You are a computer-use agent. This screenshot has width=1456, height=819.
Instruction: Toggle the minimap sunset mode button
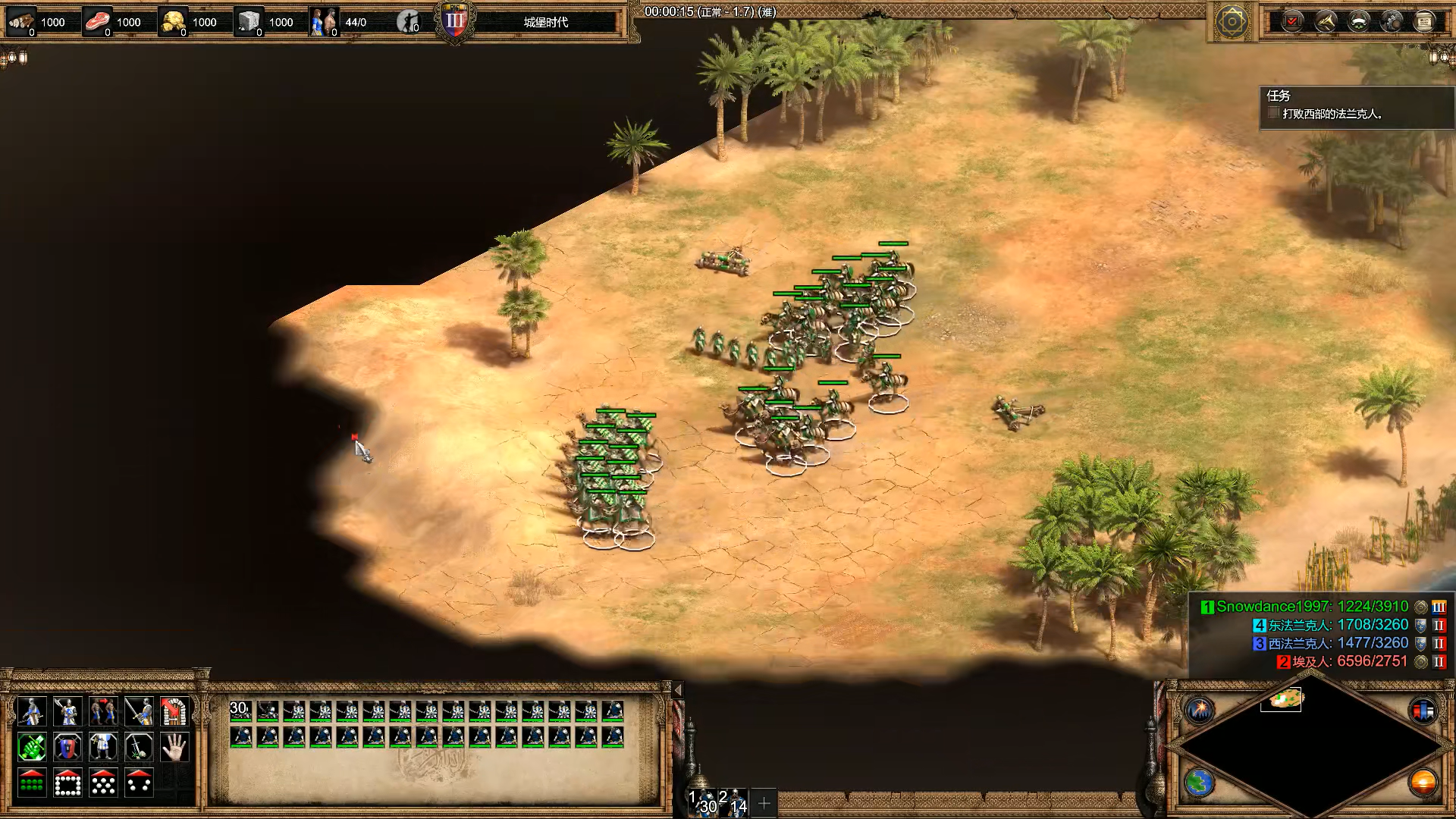pyautogui.click(x=1423, y=782)
